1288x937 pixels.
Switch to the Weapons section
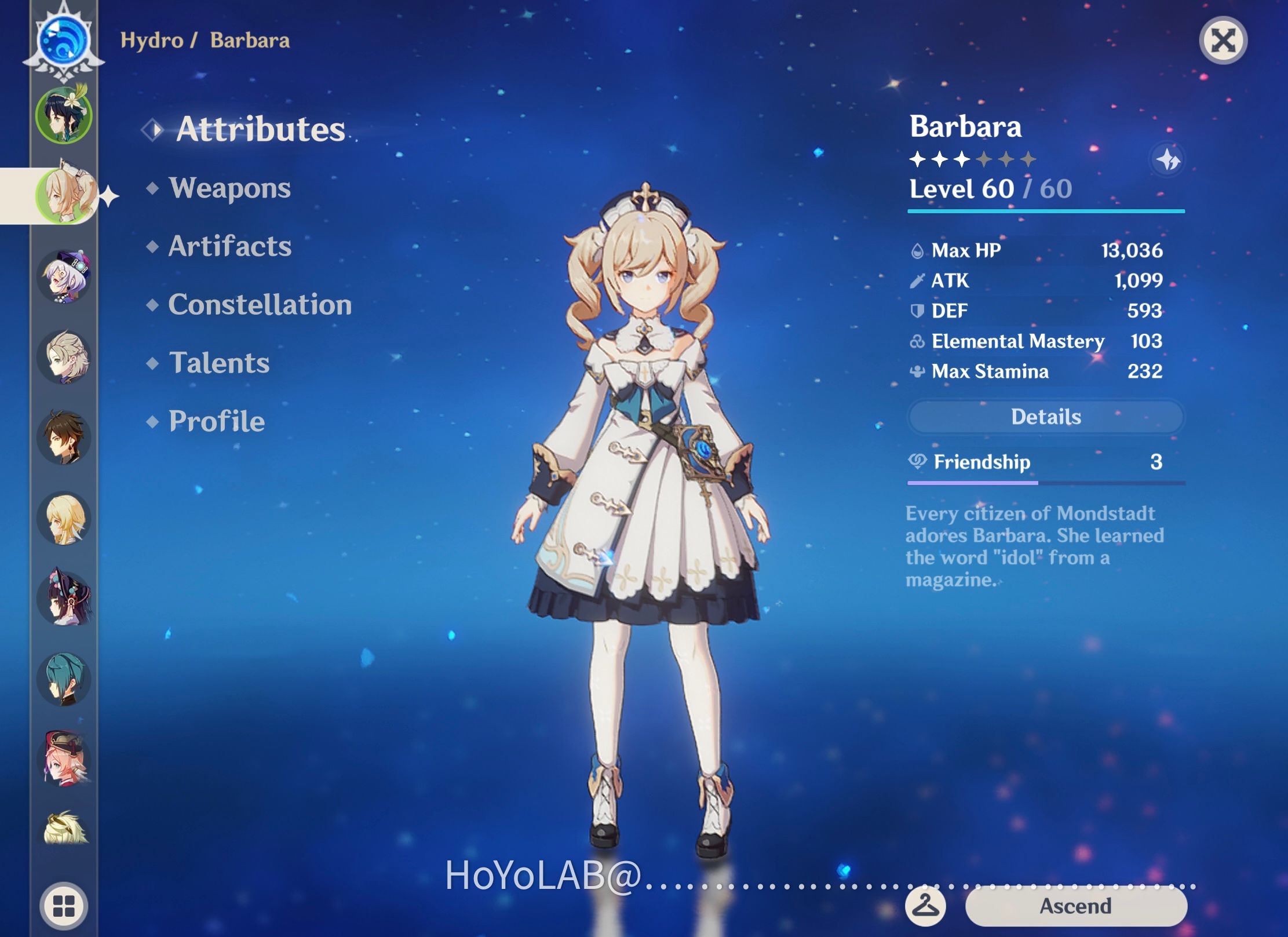229,188
